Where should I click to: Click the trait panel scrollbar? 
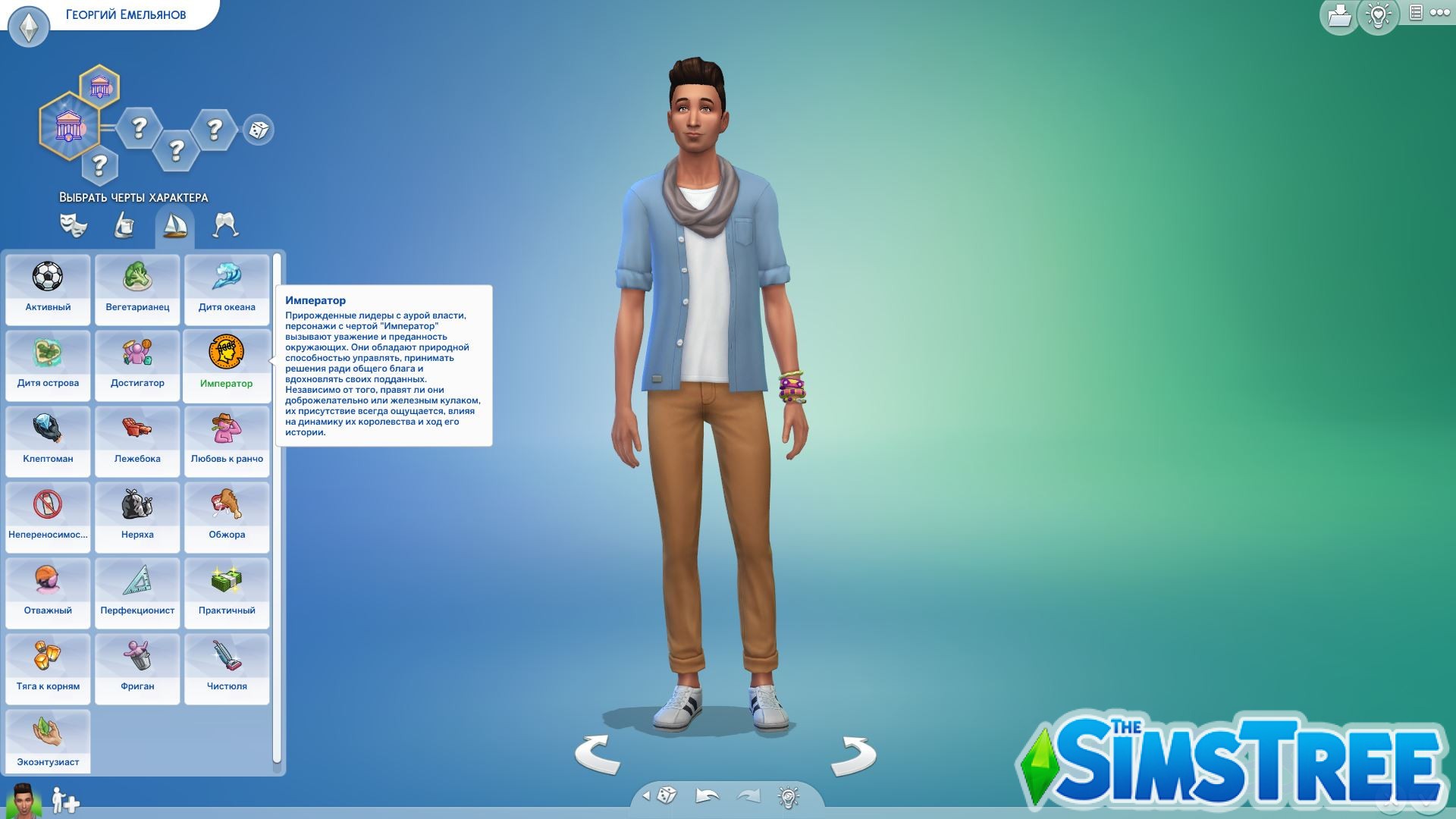tap(279, 379)
